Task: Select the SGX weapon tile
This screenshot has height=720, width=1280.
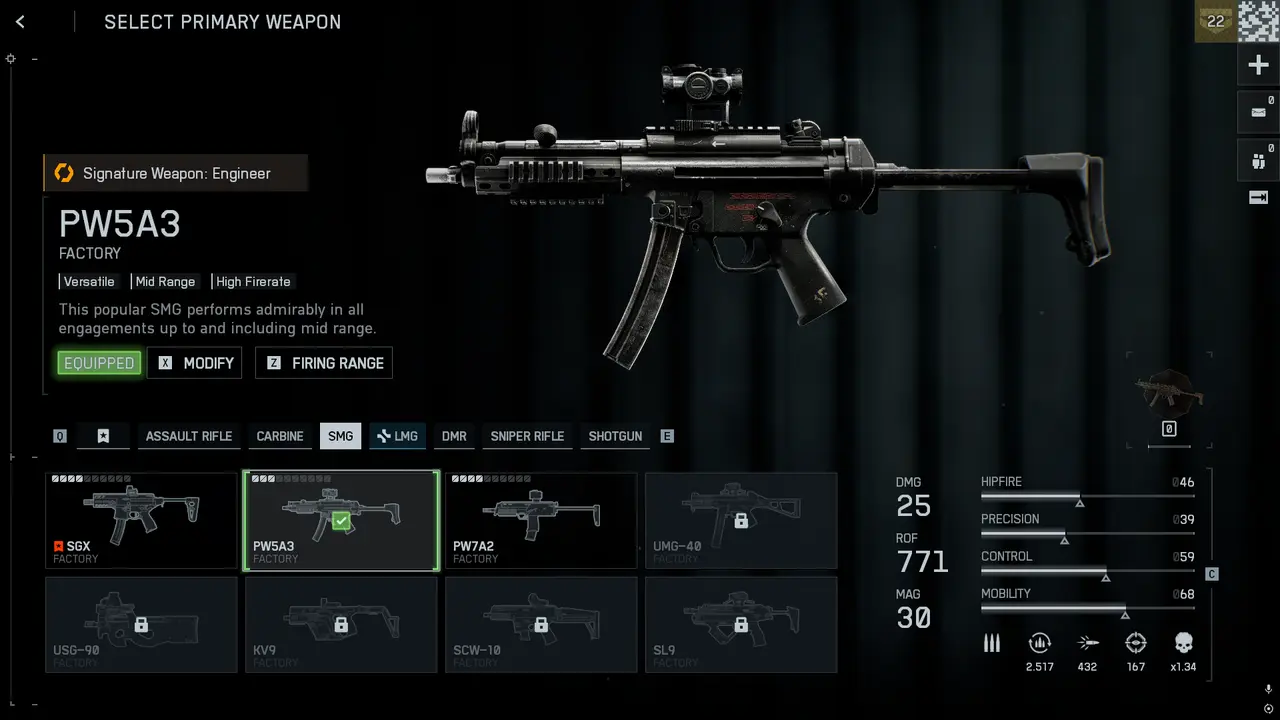Action: 141,520
